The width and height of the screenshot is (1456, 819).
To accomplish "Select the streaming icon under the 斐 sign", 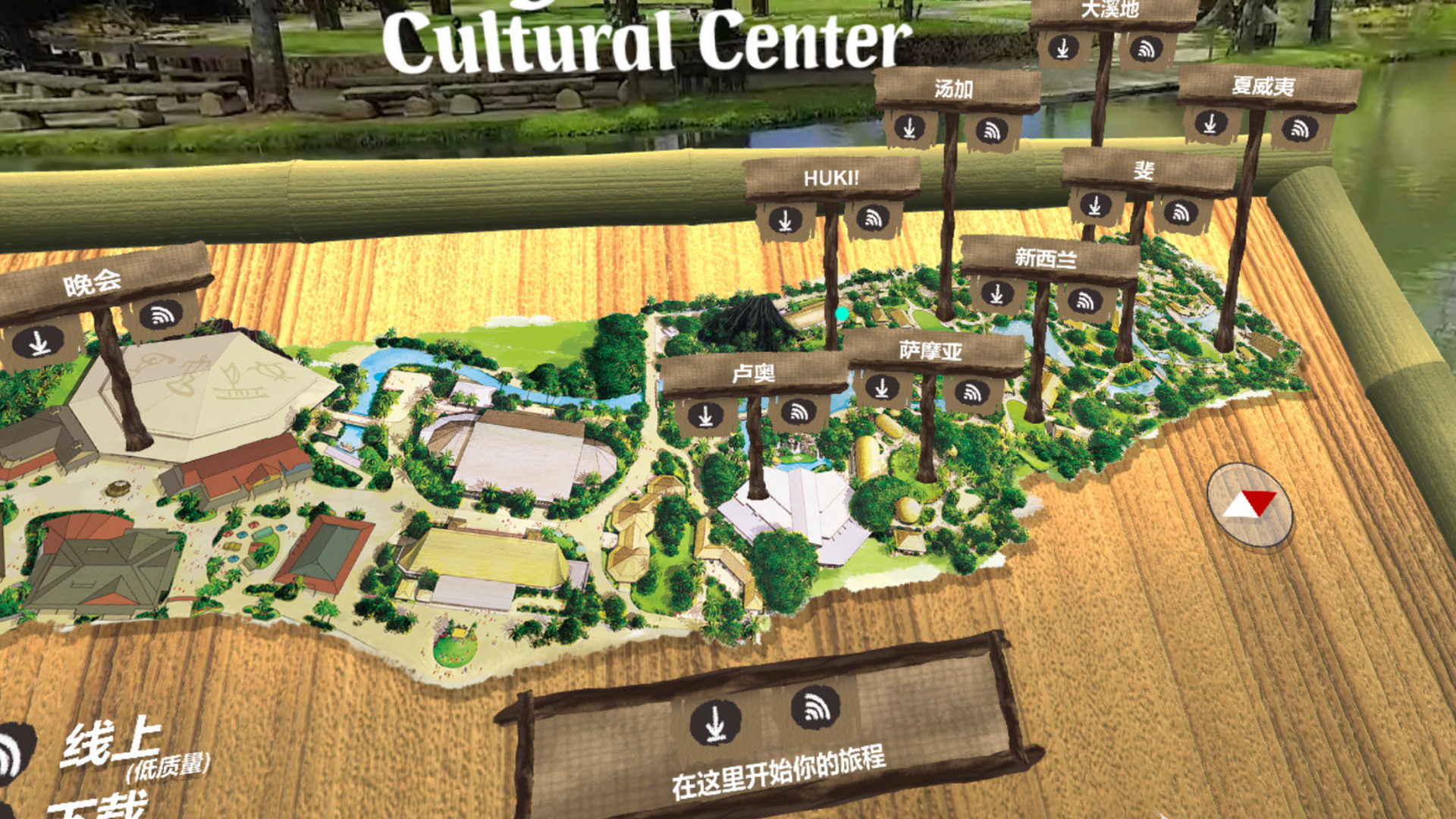I will coord(1180,212).
